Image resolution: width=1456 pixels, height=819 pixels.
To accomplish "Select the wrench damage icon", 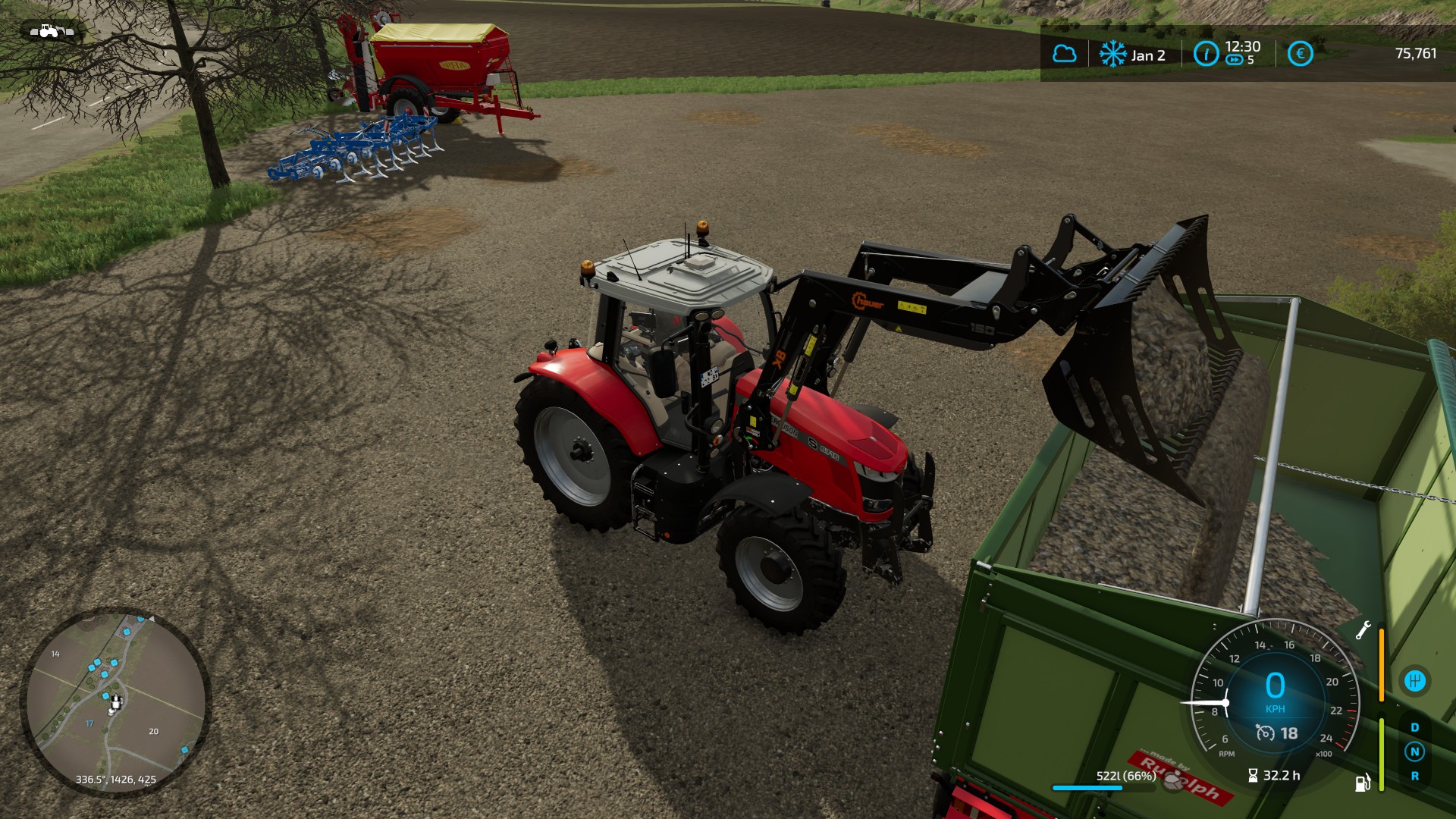I will click(1363, 630).
